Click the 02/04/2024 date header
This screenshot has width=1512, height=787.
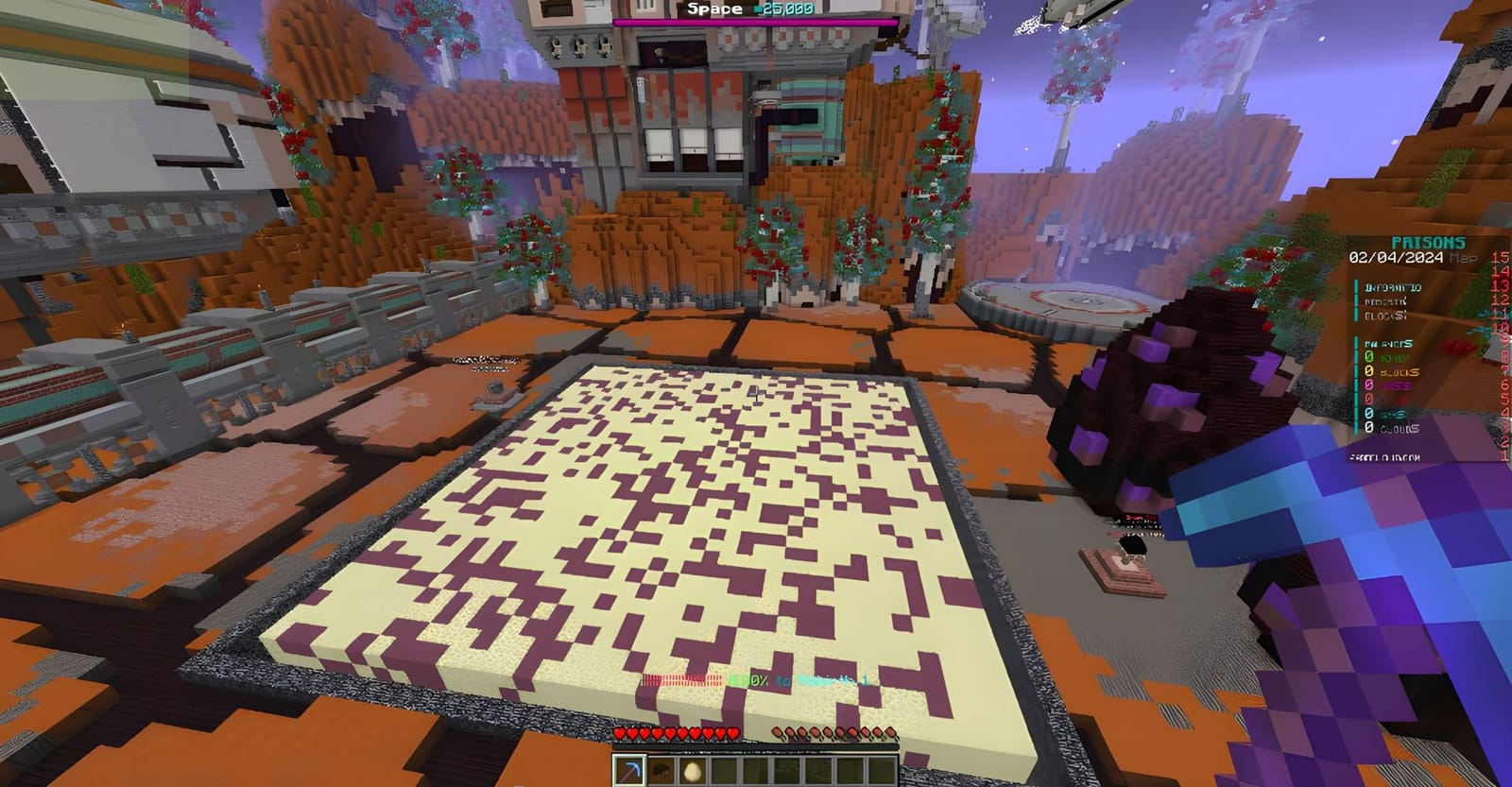pos(1395,257)
